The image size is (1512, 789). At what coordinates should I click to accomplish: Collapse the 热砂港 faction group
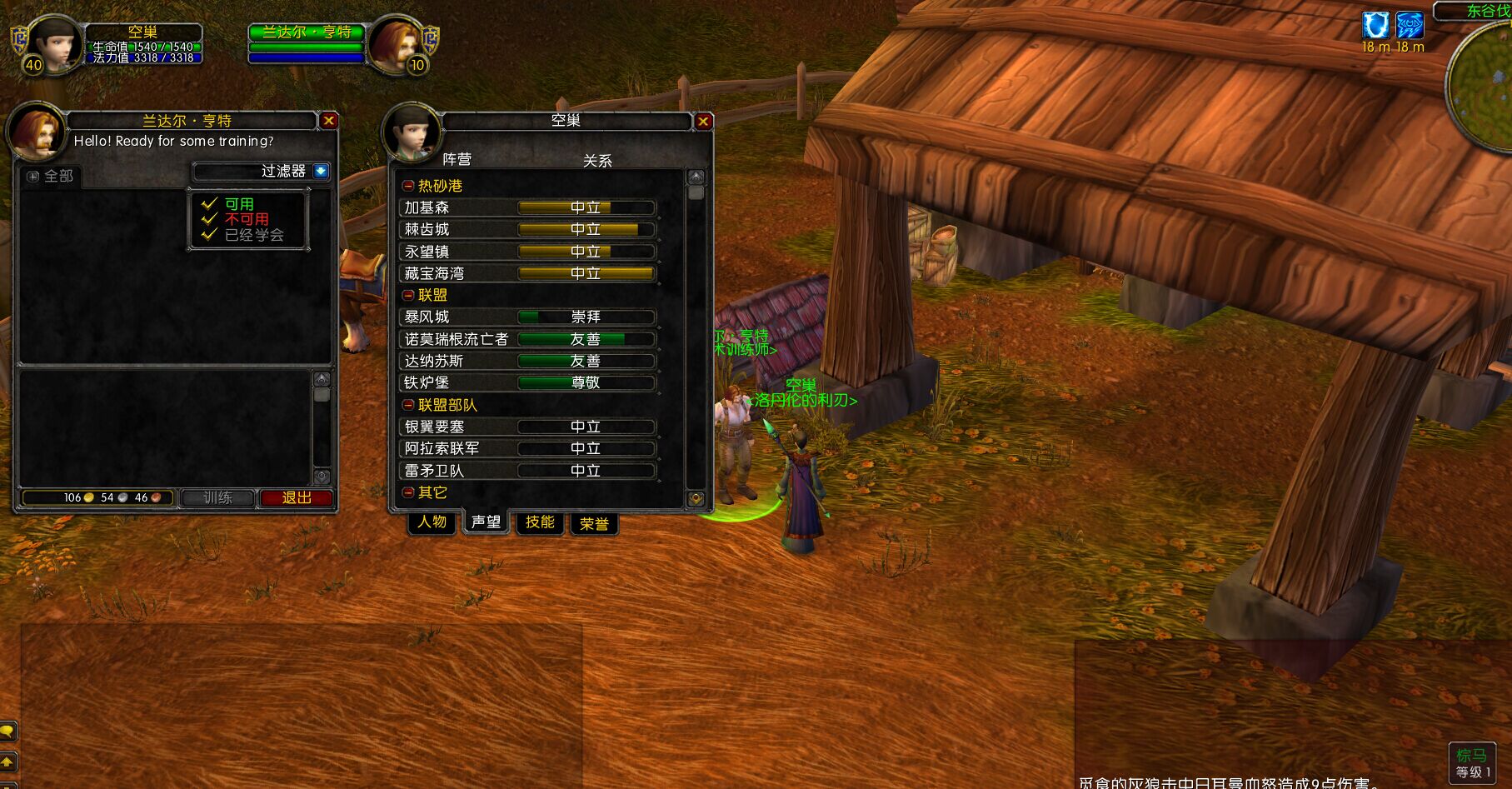[x=408, y=186]
